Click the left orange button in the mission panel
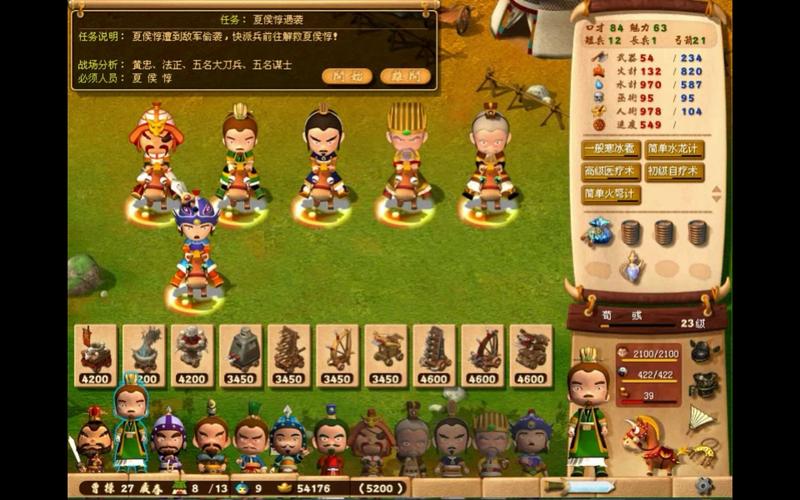Image resolution: width=800 pixels, height=500 pixels. pos(347,76)
